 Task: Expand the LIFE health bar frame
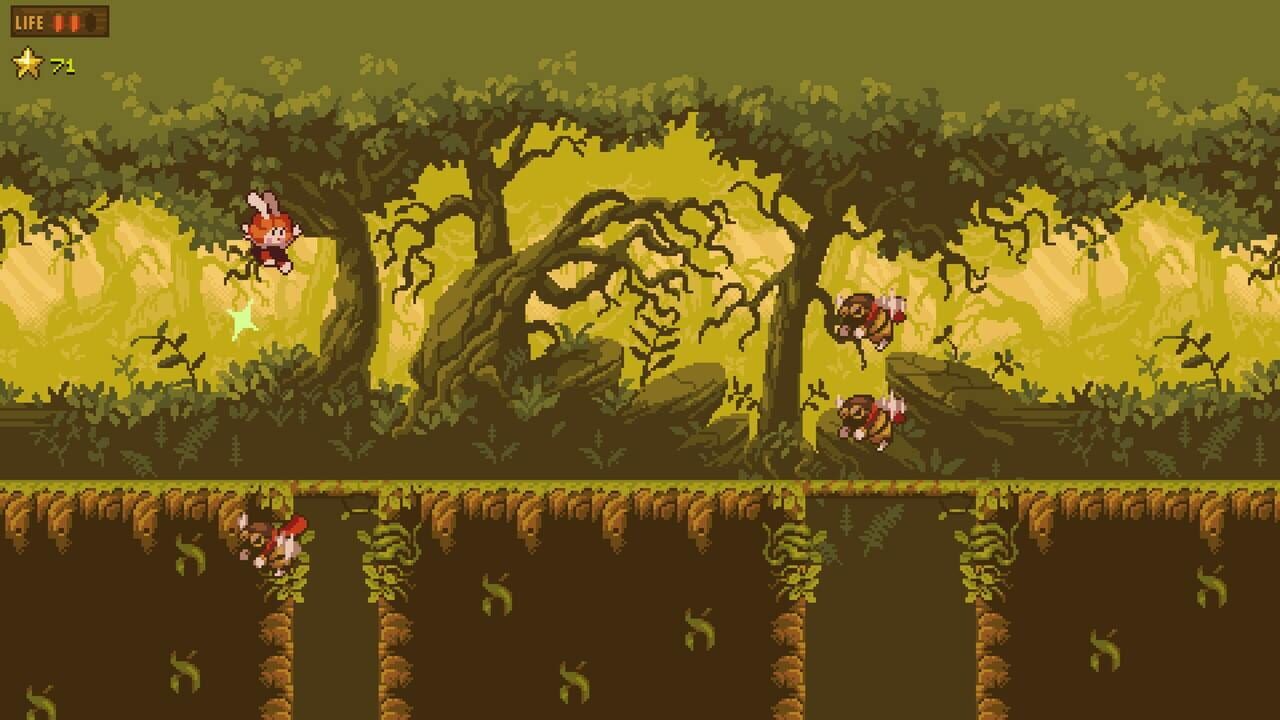point(60,21)
